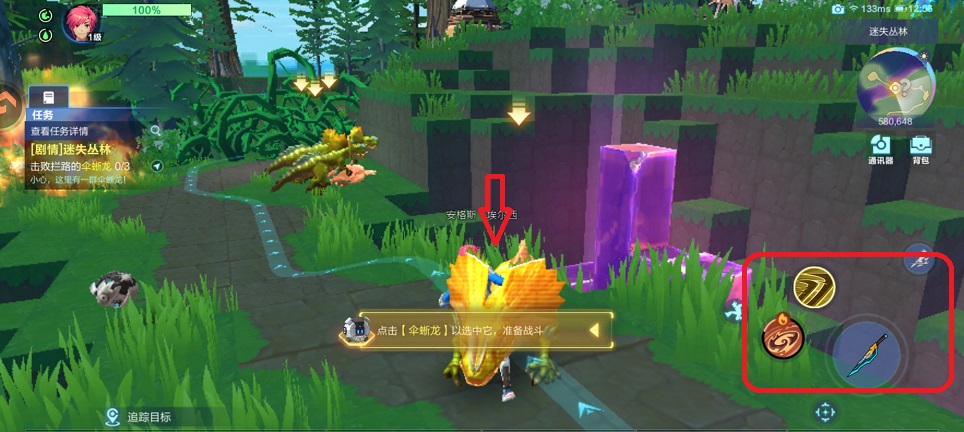Screen dimensions: 964x432
Task: Click the target lock crosshair icon
Action: pos(825,411)
